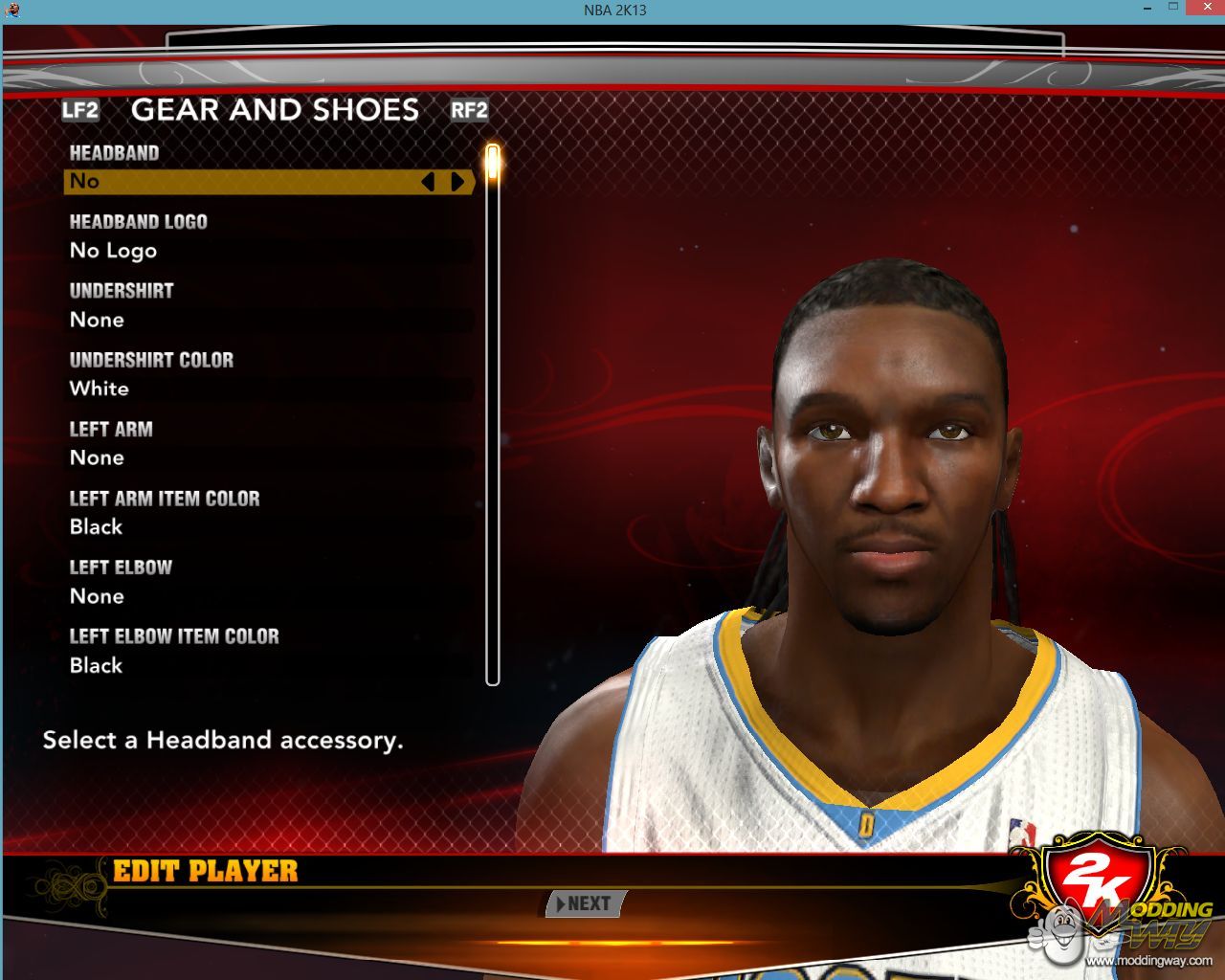Click the Headband right arrow

pos(457,182)
